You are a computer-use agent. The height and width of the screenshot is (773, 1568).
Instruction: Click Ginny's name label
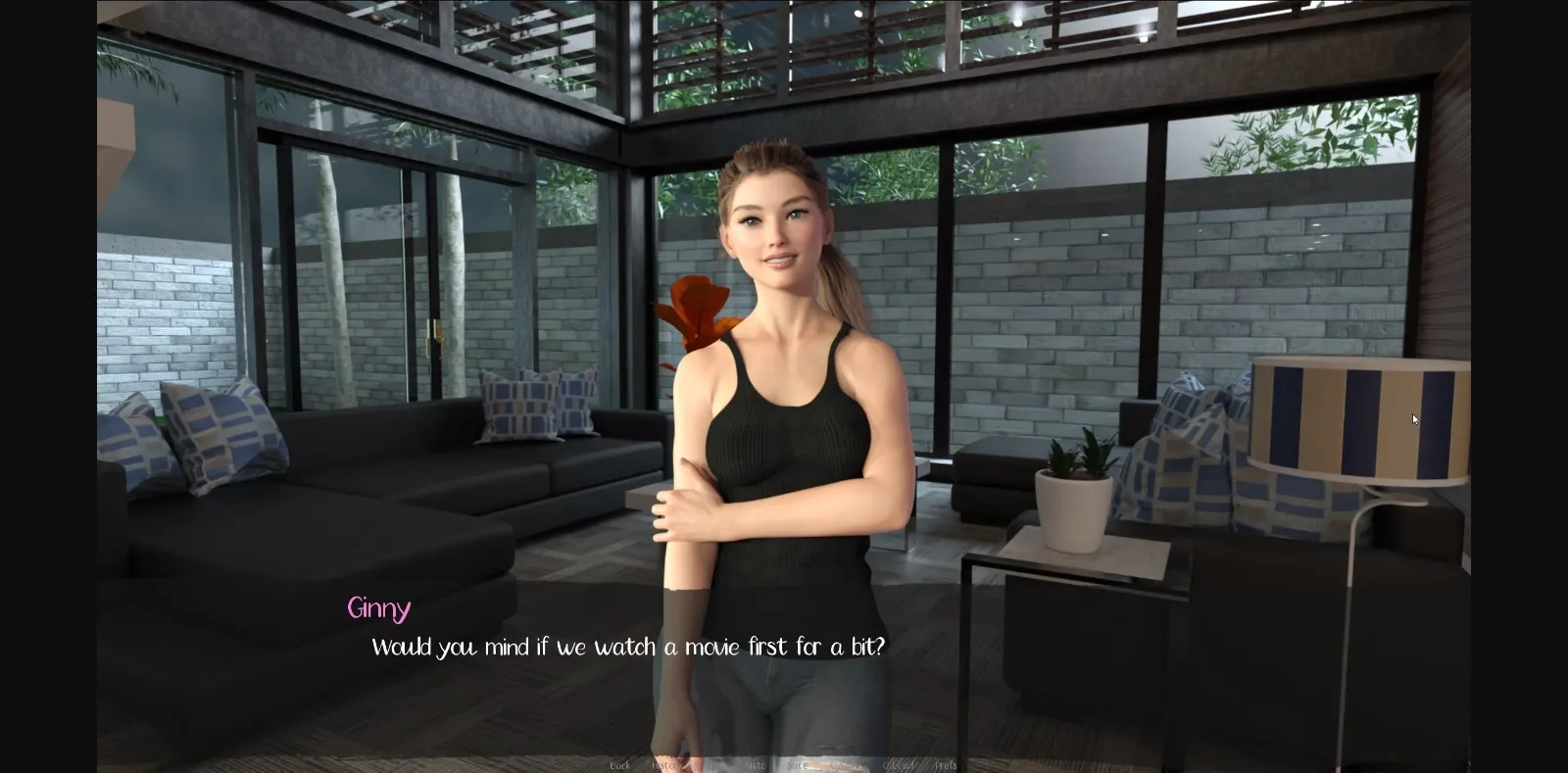(379, 609)
